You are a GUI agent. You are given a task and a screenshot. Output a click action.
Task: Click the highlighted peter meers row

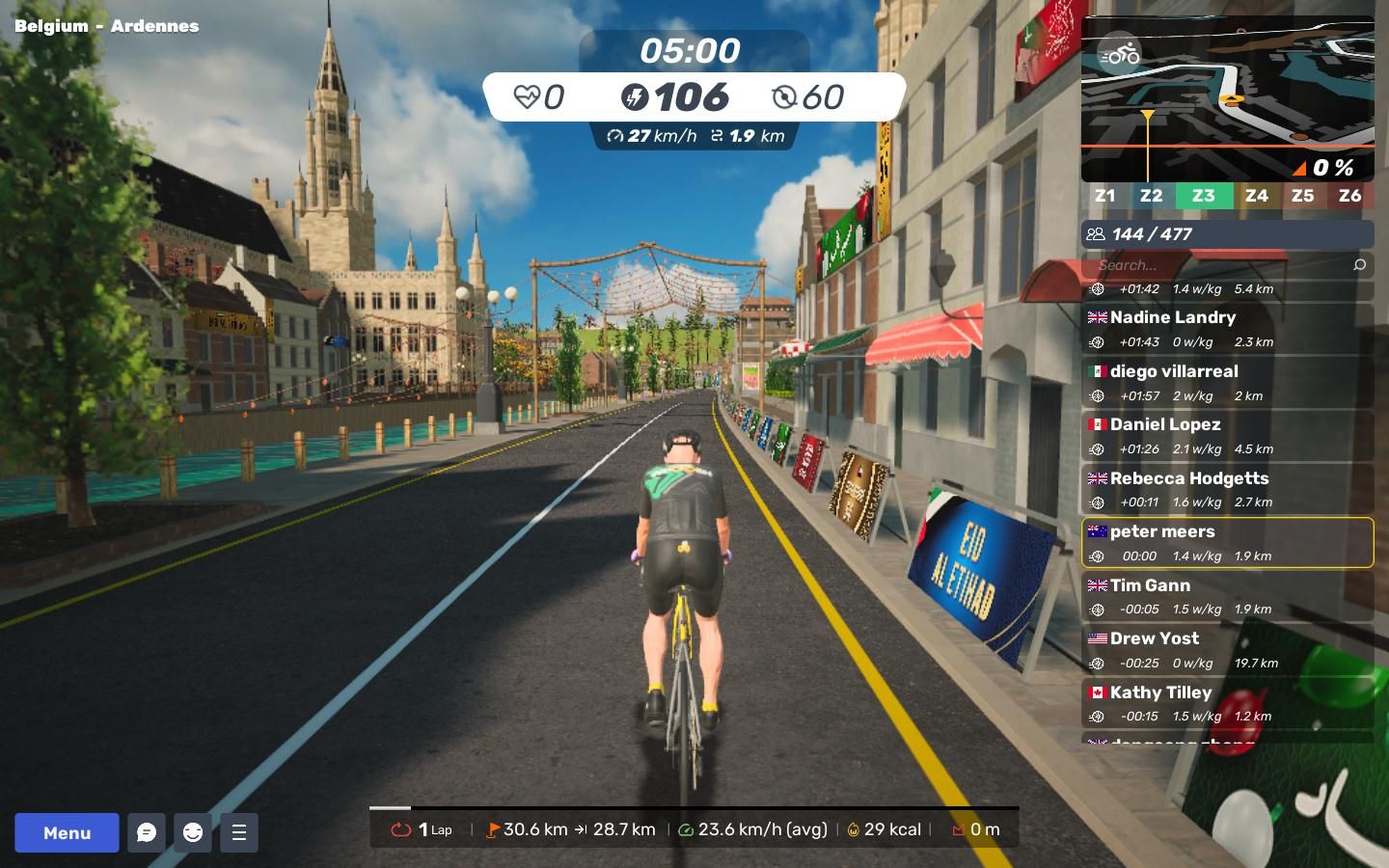click(1227, 542)
